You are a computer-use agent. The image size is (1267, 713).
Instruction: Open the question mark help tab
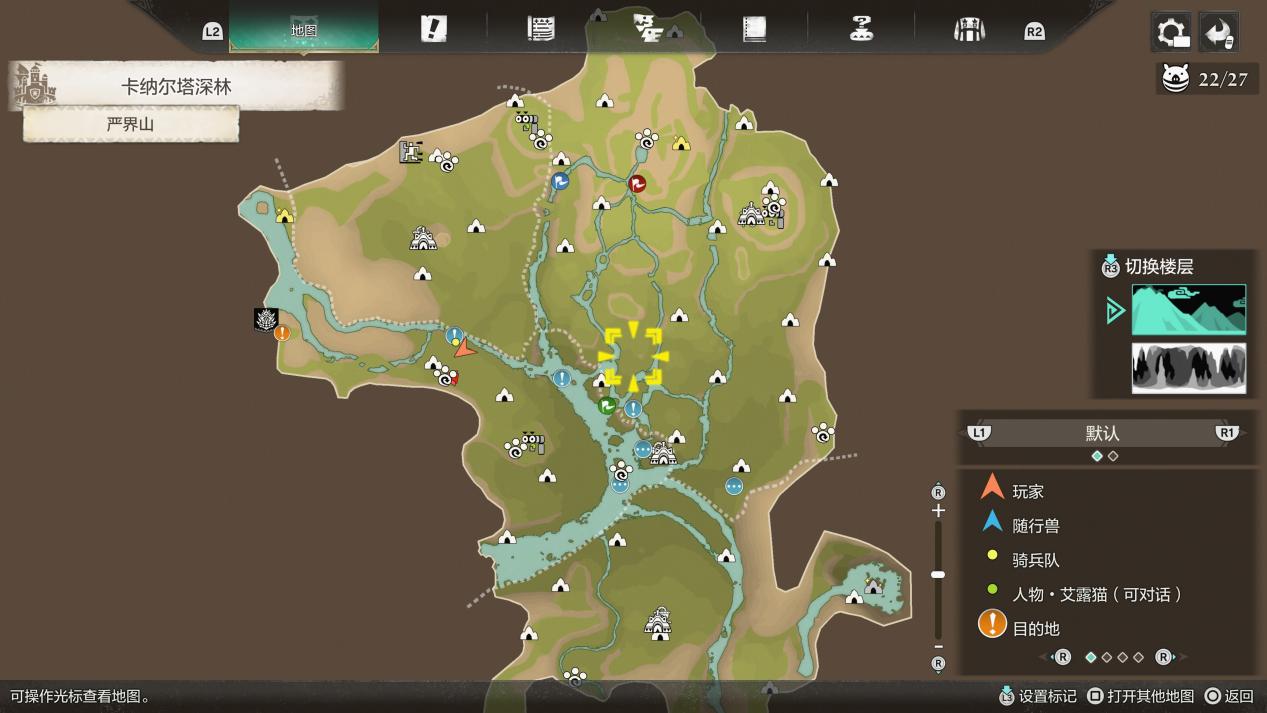[861, 29]
